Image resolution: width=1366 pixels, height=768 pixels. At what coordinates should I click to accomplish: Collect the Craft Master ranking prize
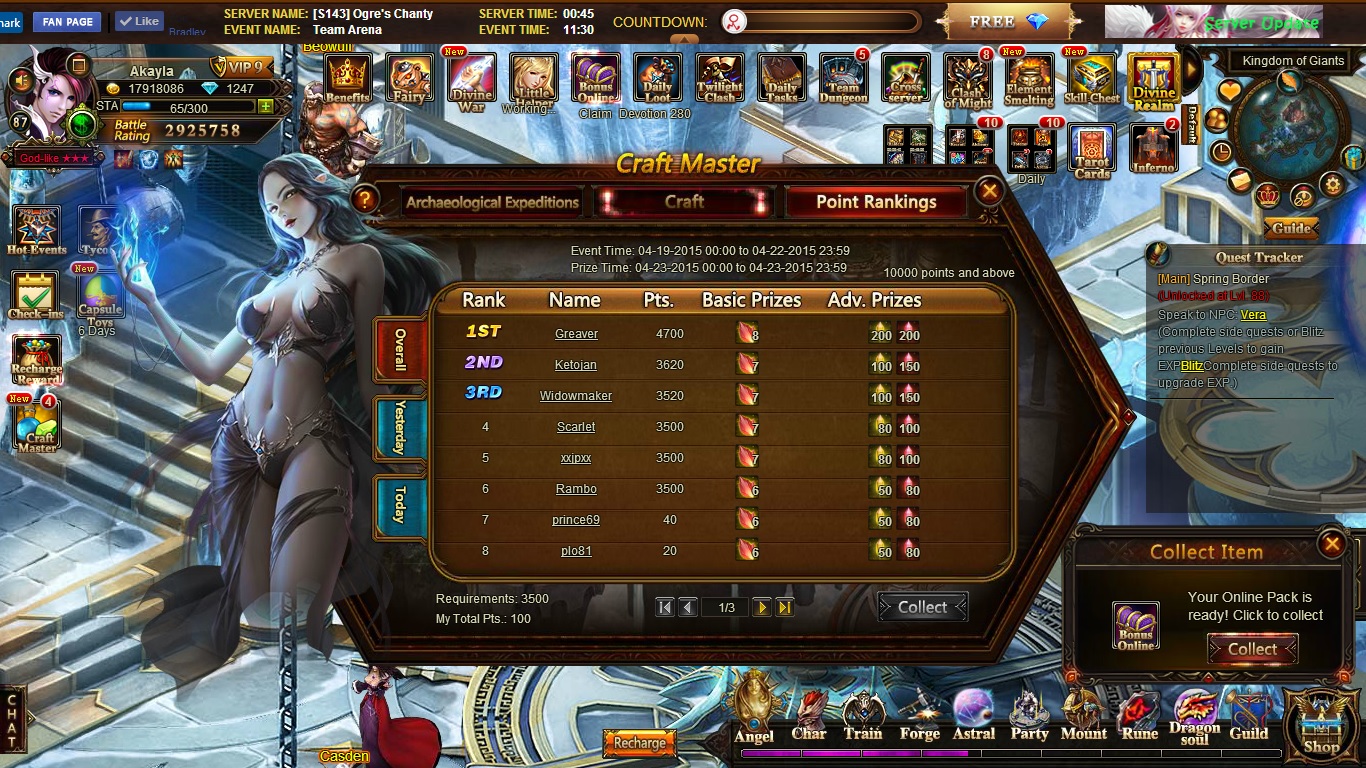coord(922,607)
